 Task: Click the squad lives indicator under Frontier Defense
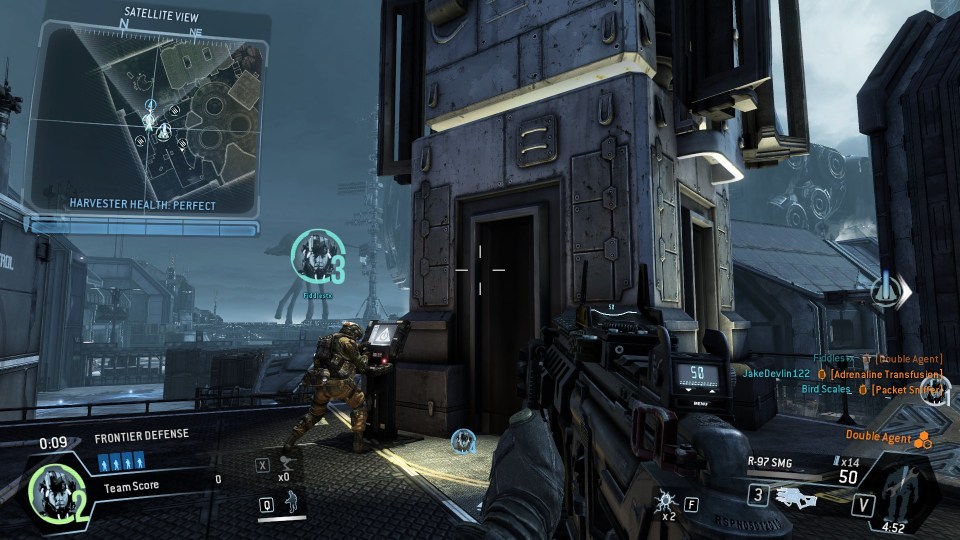(x=121, y=462)
